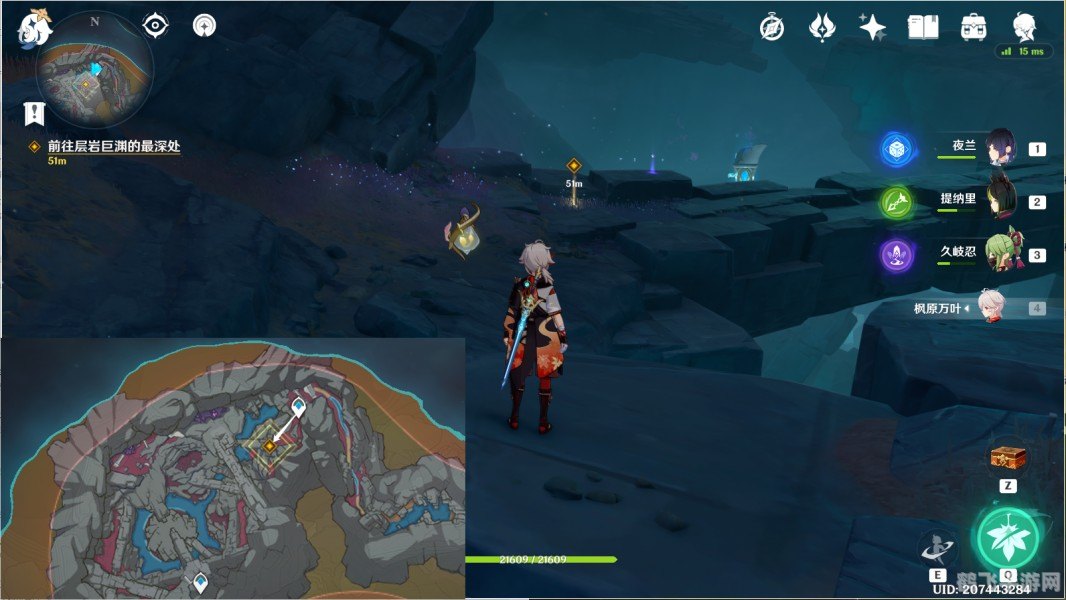Click the round icon beside the eye icon
Viewport: 1066px width, 600px height.
click(205, 25)
